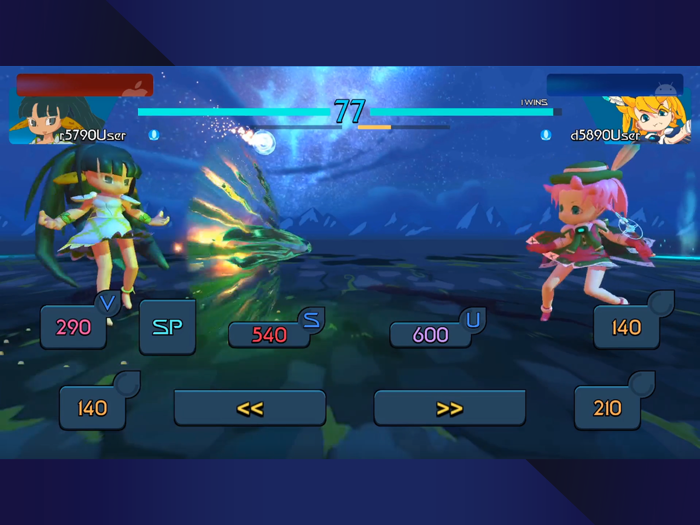Use the 540 skill marked S
Viewport: 700px width, 525px height.
(x=269, y=334)
